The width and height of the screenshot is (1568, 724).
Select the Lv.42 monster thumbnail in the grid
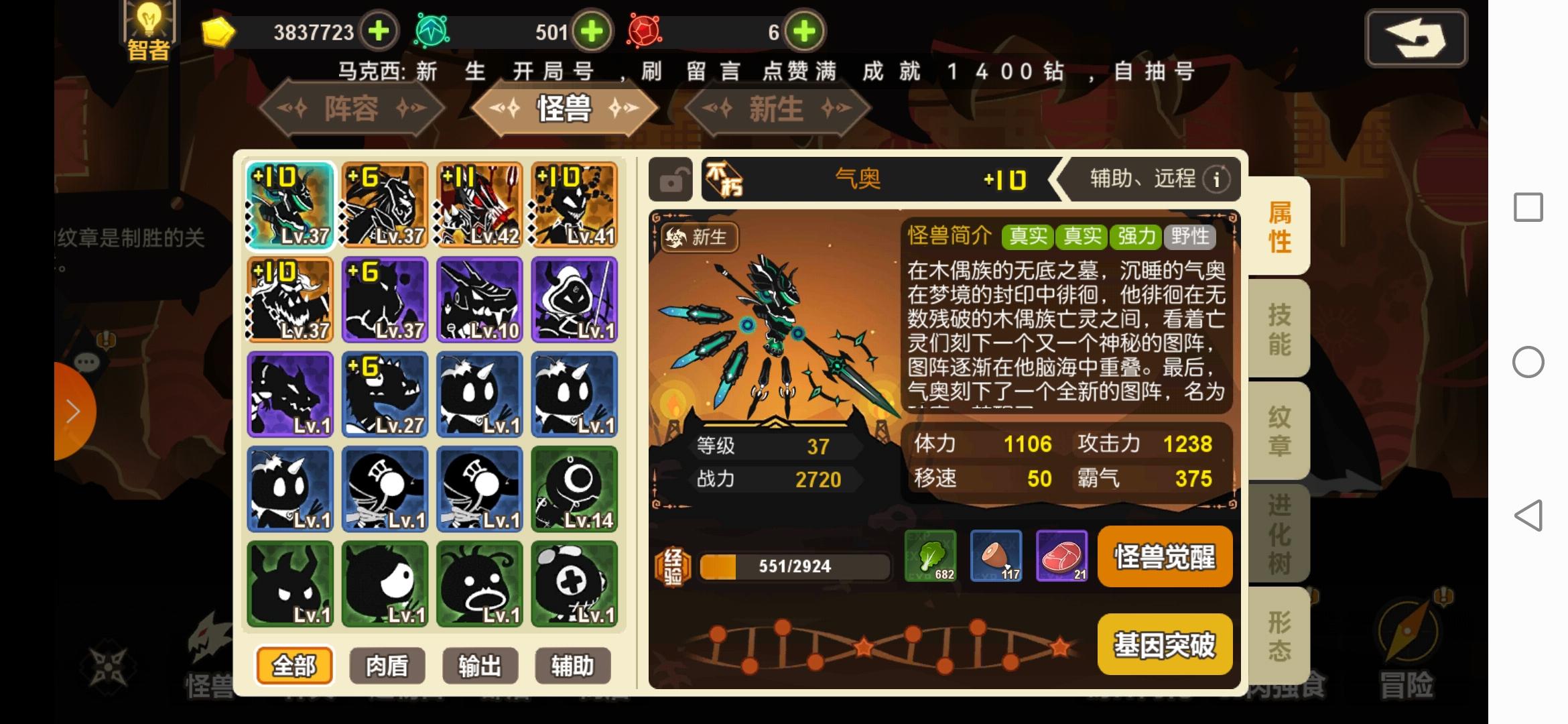coord(479,206)
